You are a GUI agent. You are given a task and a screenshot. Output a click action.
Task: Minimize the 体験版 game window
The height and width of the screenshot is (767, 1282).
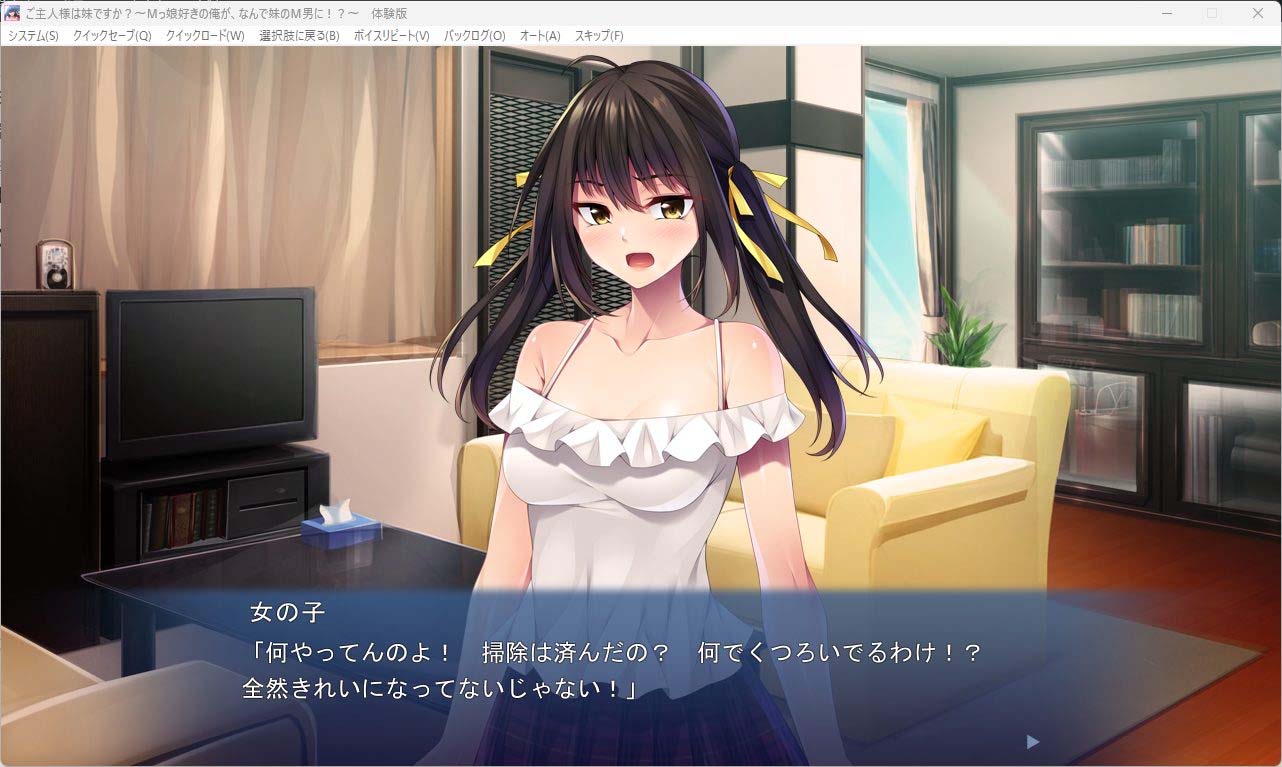1165,13
